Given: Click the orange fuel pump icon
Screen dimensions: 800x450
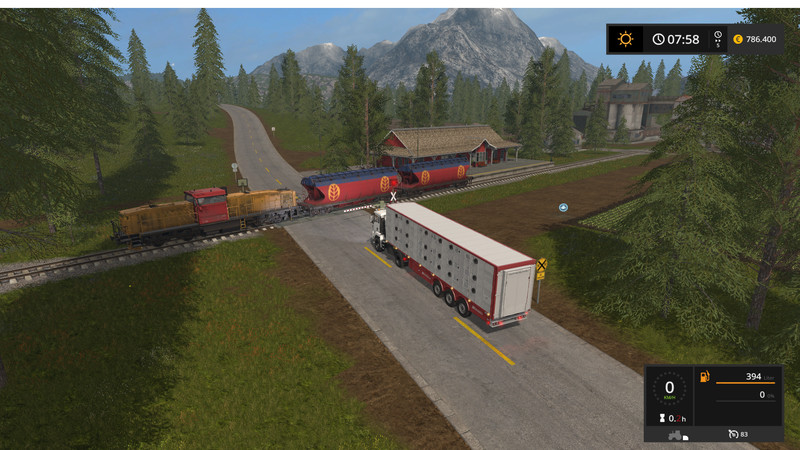Looking at the screenshot, I should pyautogui.click(x=704, y=377).
